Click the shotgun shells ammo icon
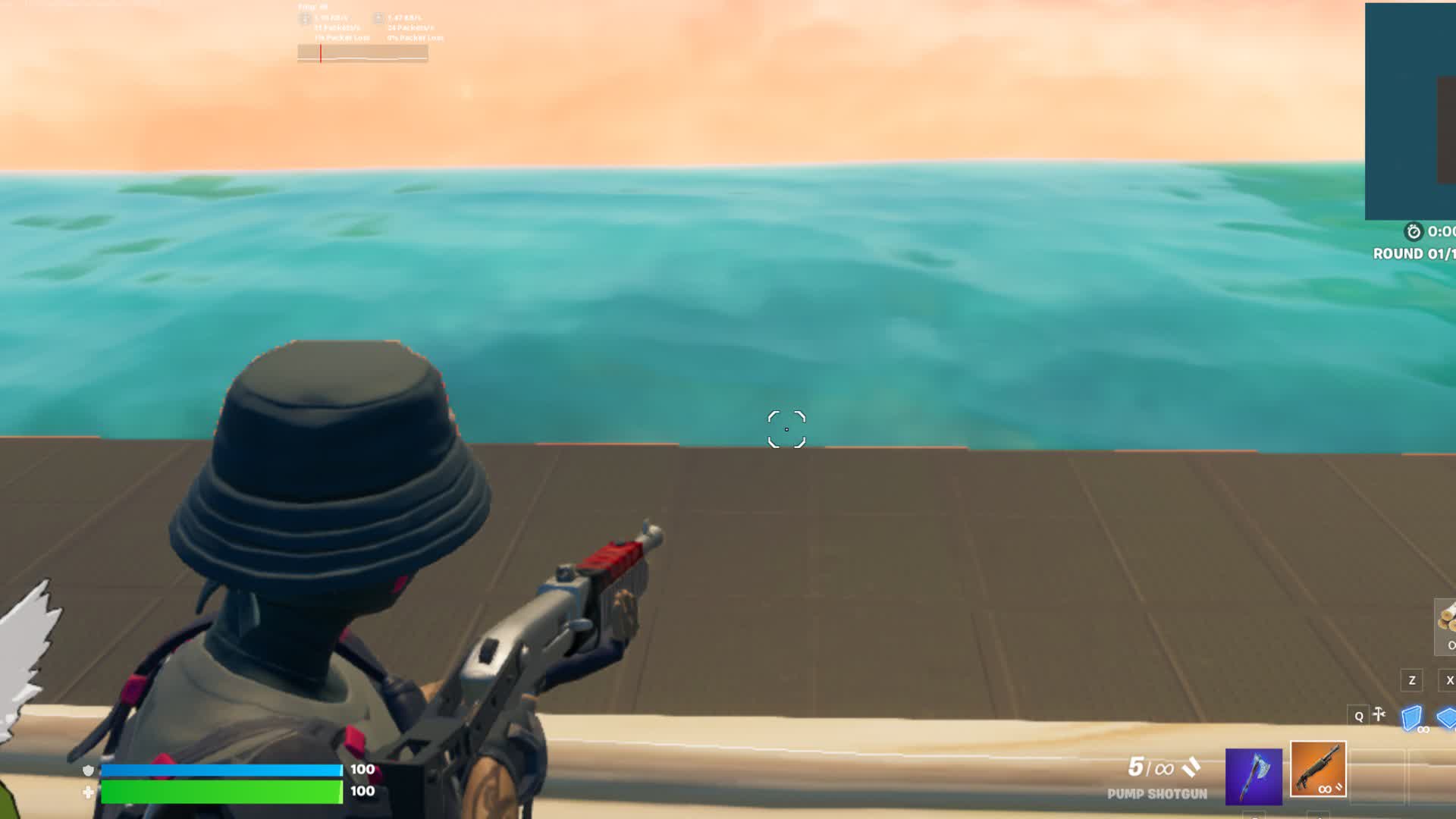1456x819 pixels. (1191, 766)
